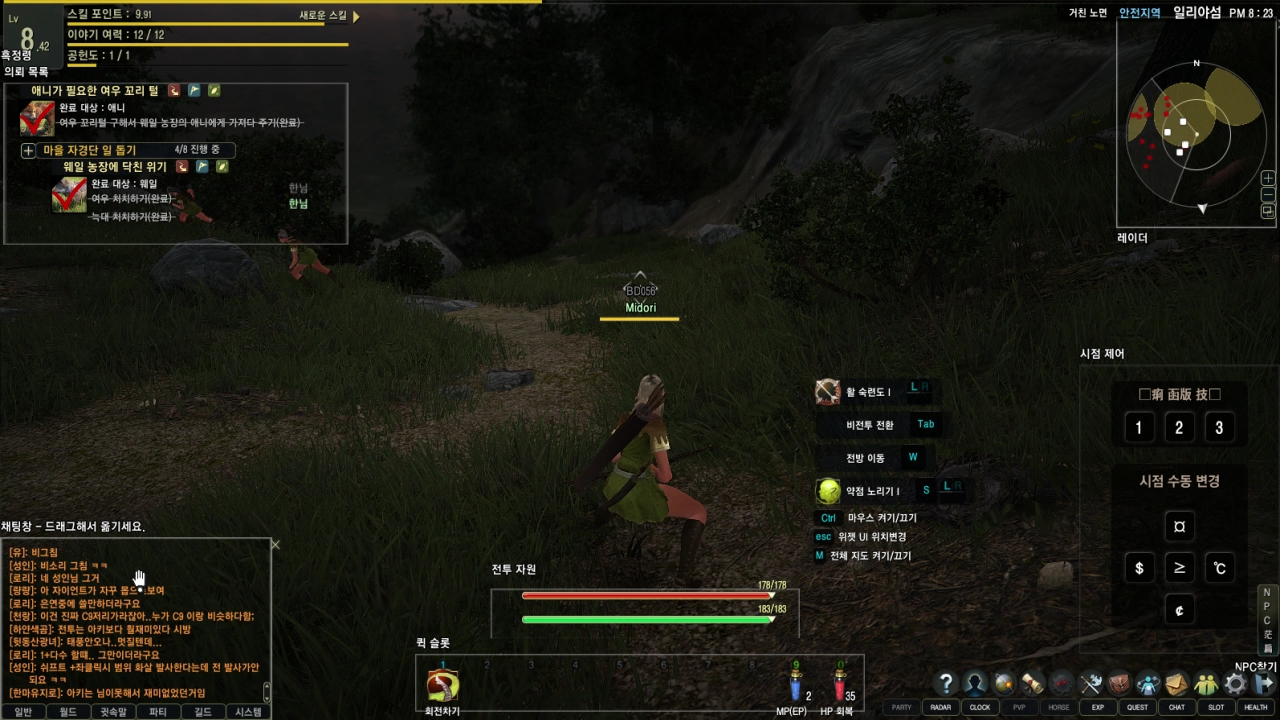Toggle the CLOCK widget button
This screenshot has width=1280, height=720.
click(980, 707)
